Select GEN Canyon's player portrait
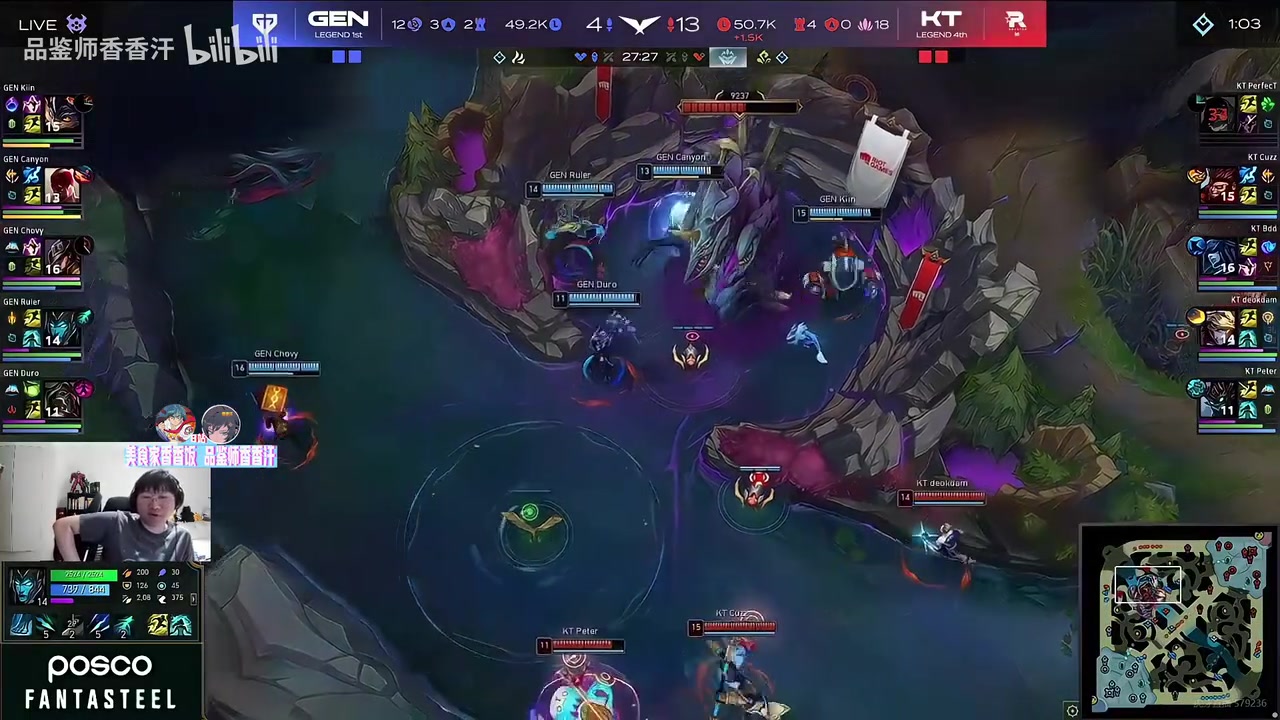Image resolution: width=1280 pixels, height=720 pixels. 62,185
